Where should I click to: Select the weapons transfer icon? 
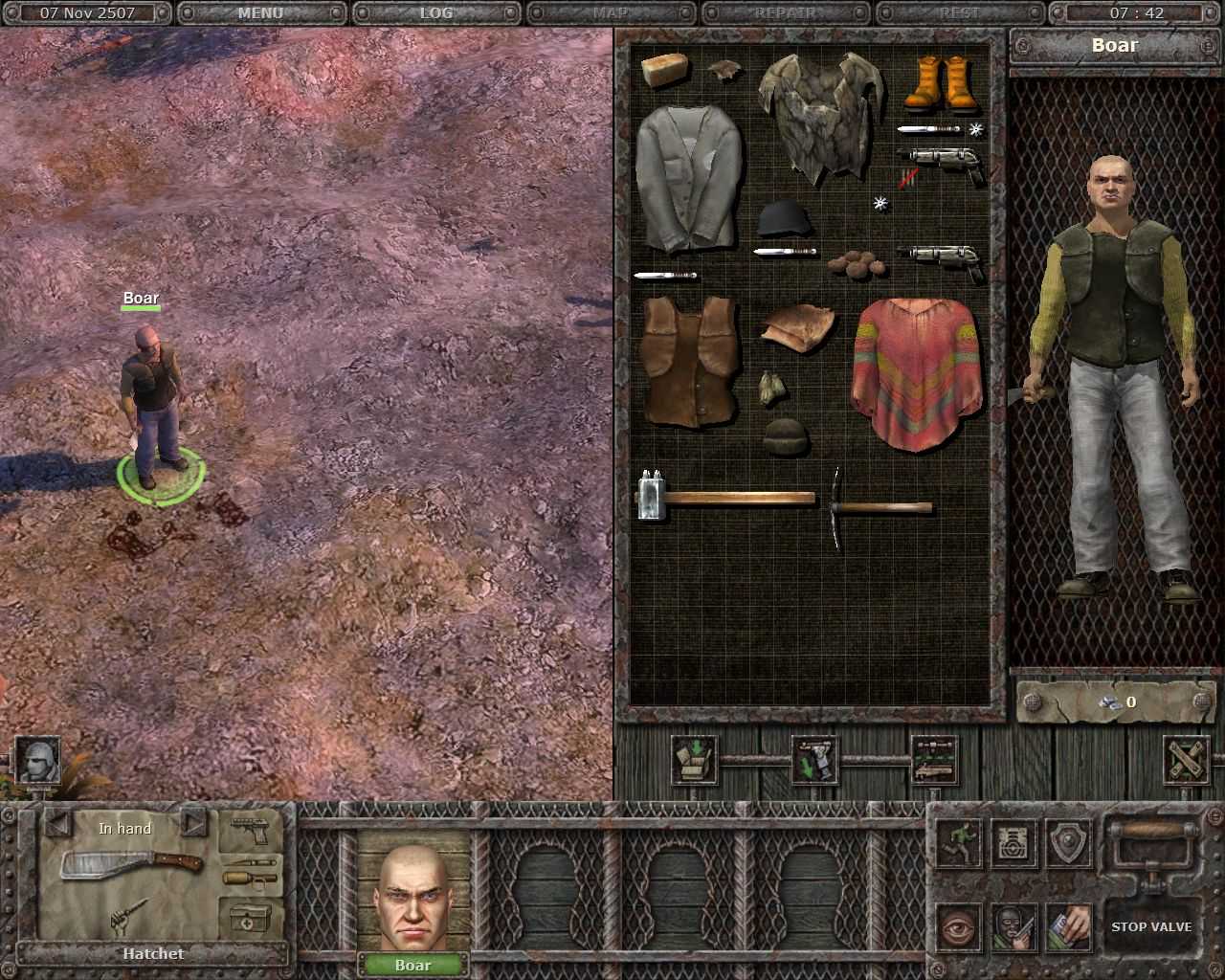point(933,759)
